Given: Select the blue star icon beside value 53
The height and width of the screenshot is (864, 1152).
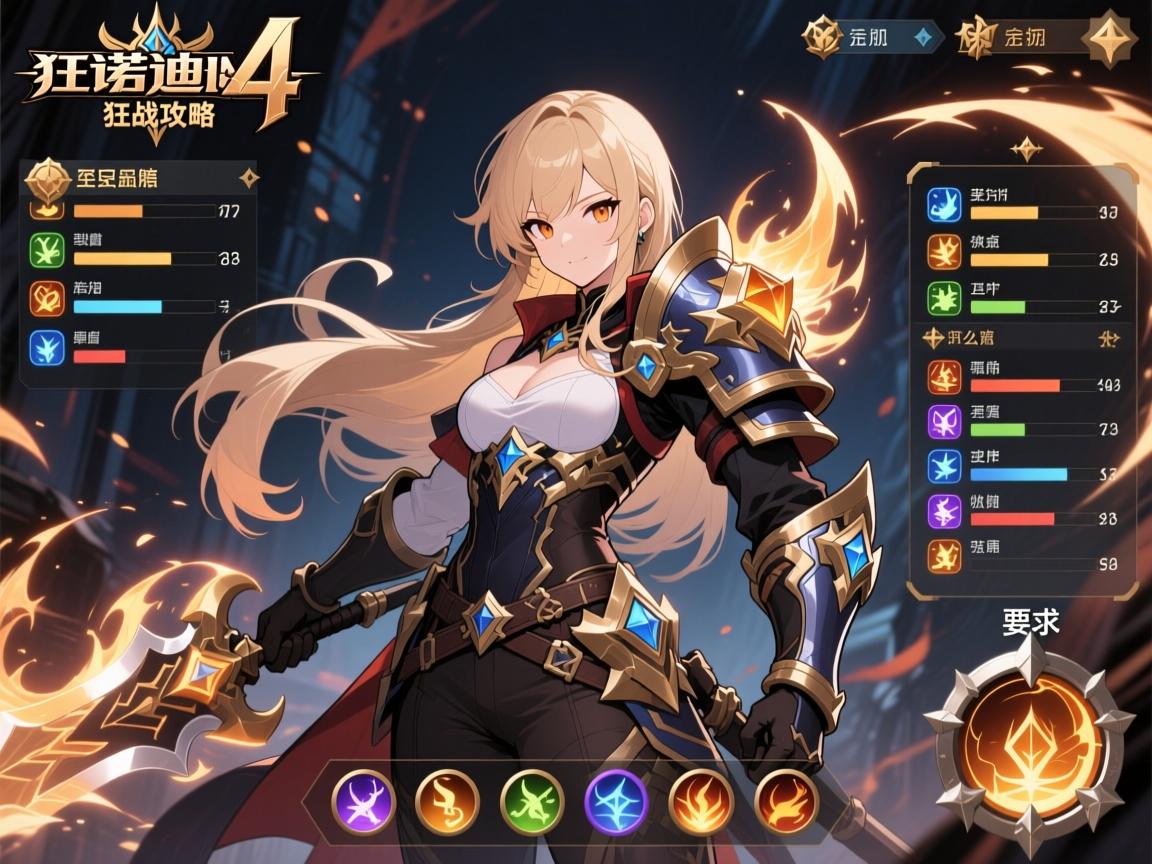Looking at the screenshot, I should [x=944, y=466].
